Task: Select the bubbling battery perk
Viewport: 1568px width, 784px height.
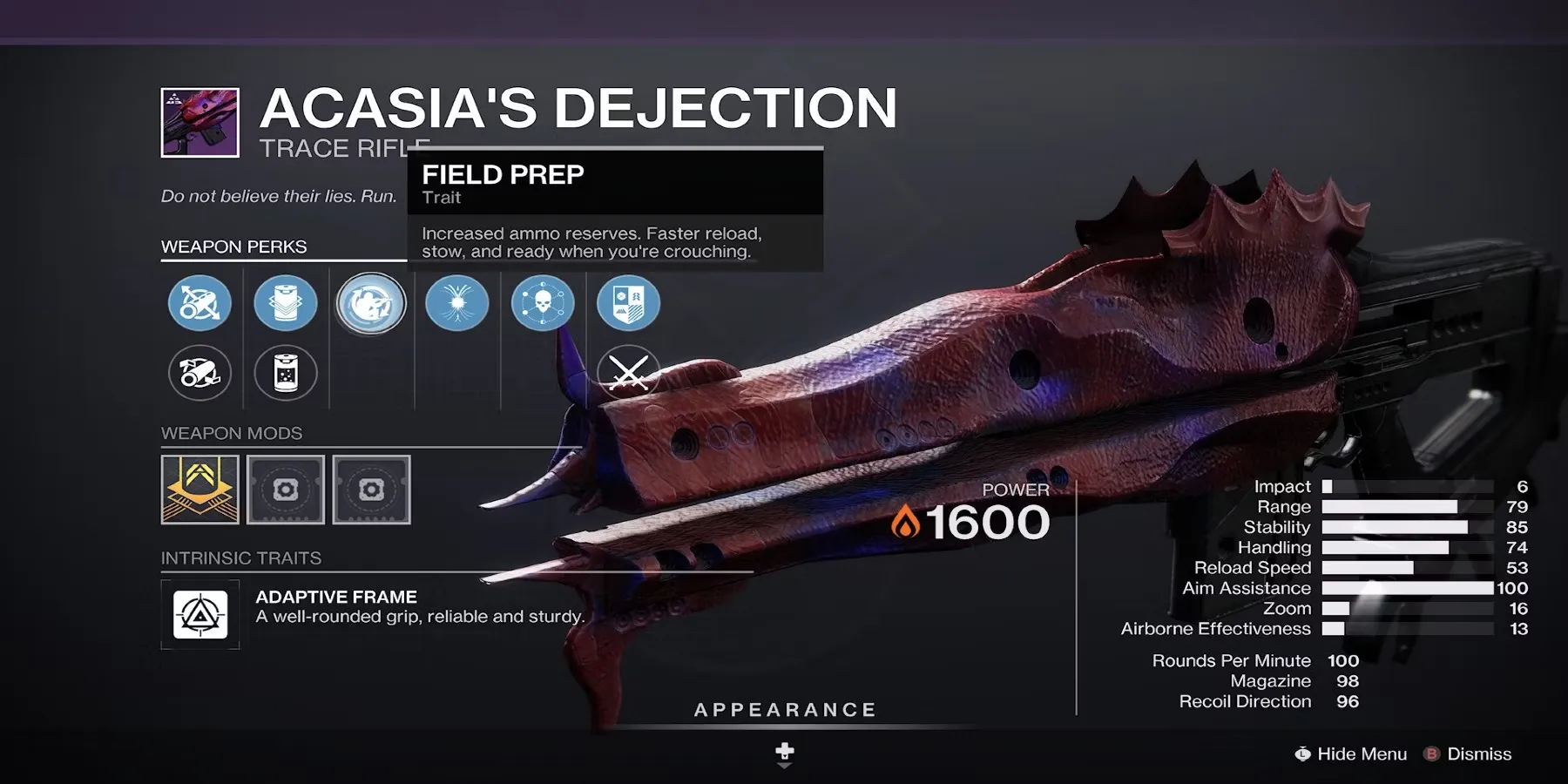Action: pos(286,373)
